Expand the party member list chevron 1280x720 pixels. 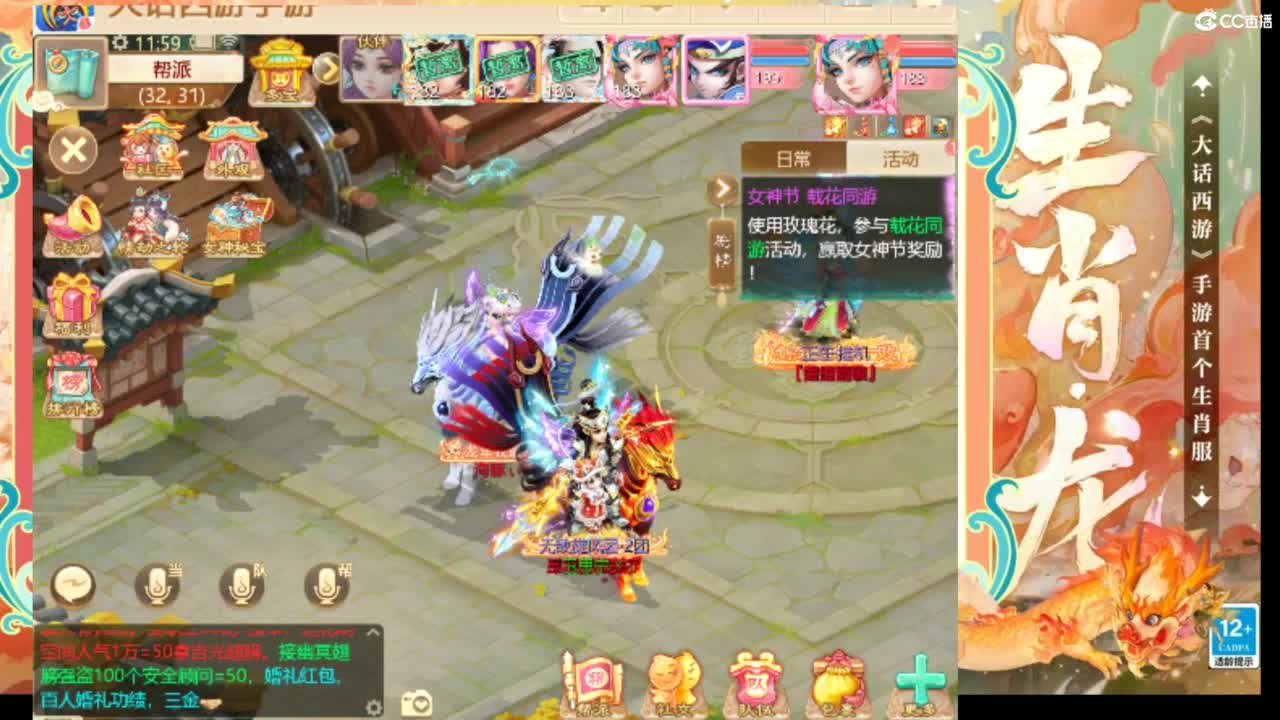327,70
